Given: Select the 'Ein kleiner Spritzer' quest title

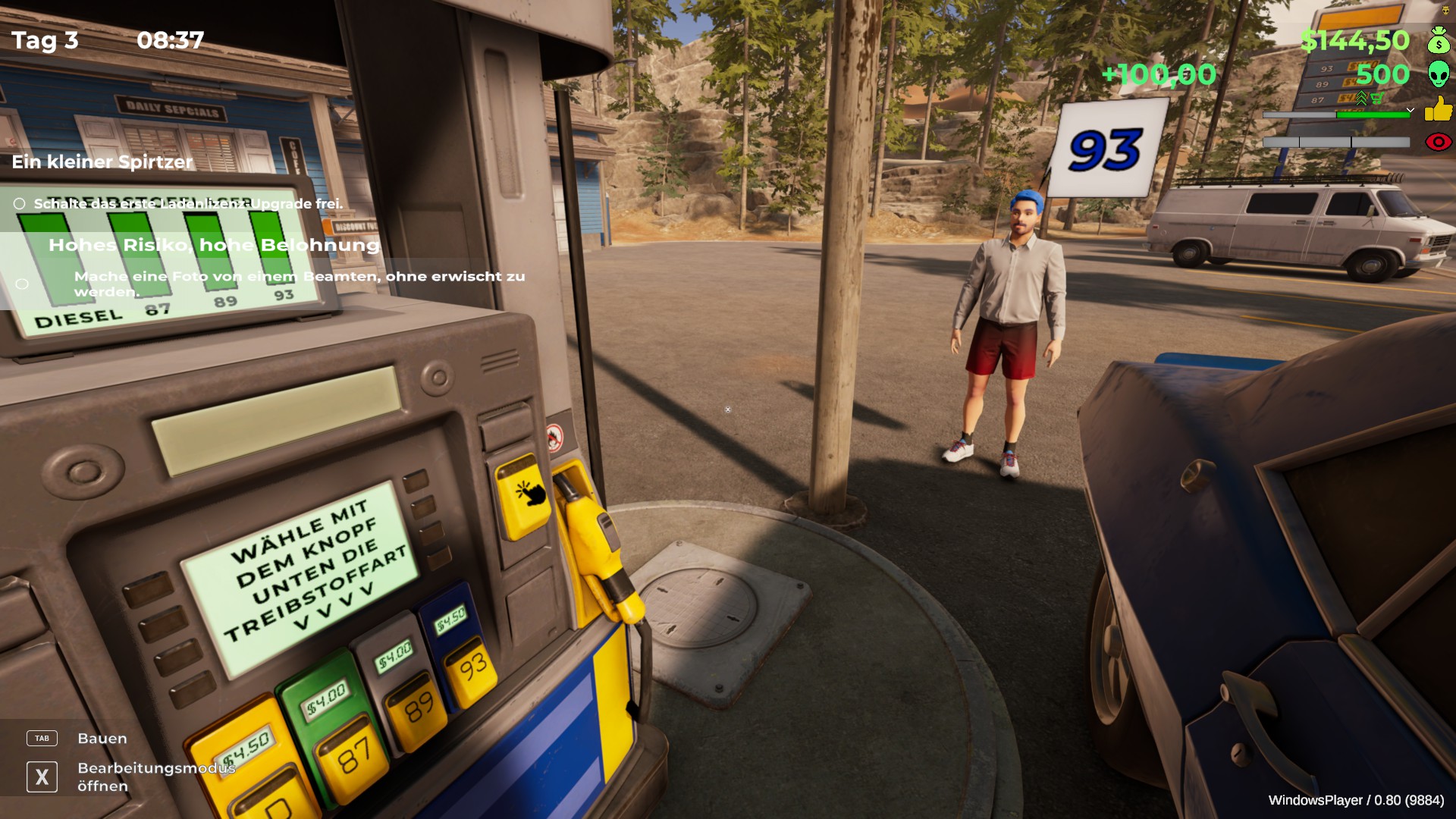Looking at the screenshot, I should (102, 162).
